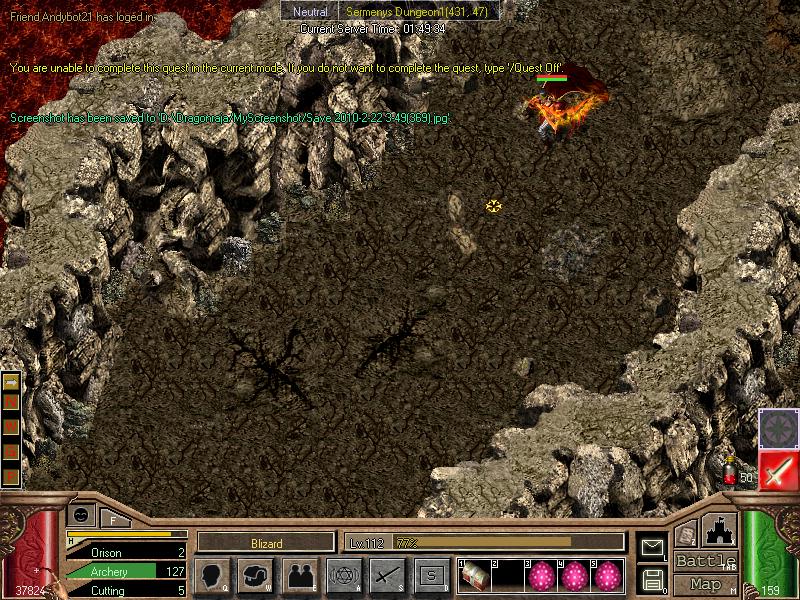Screen dimensions: 800x600
Task: Click the floppy disk save icon
Action: click(652, 578)
